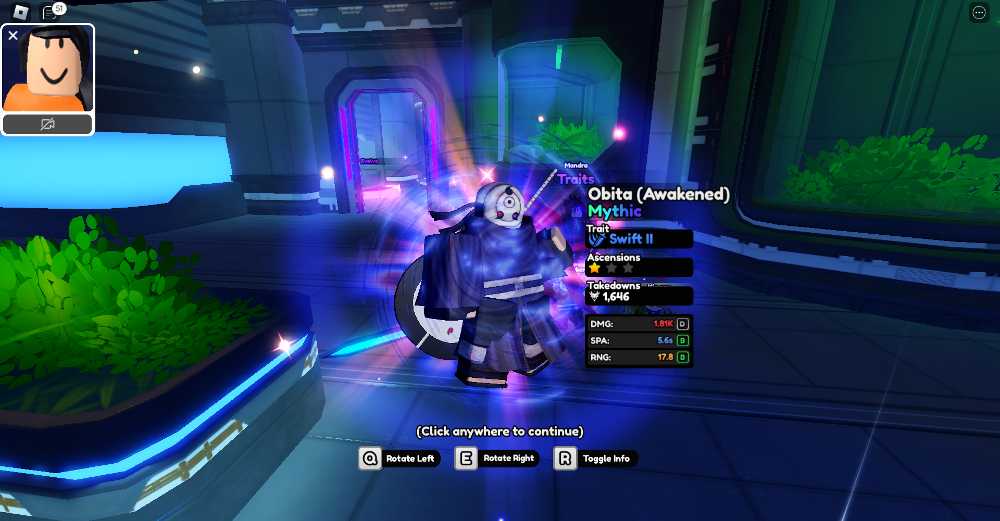Viewport: 1000px width, 521px height.
Task: Toggle the camera-off button under the avatar
Action: [x=48, y=124]
